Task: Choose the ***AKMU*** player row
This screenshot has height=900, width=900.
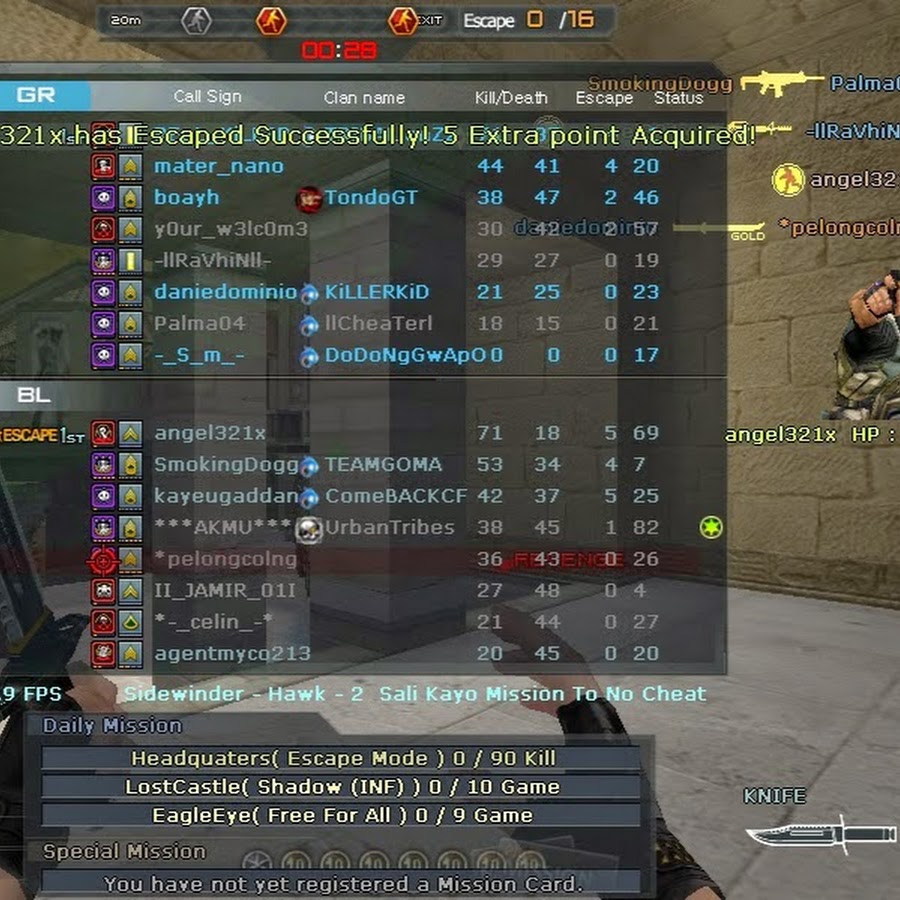Action: pos(223,527)
